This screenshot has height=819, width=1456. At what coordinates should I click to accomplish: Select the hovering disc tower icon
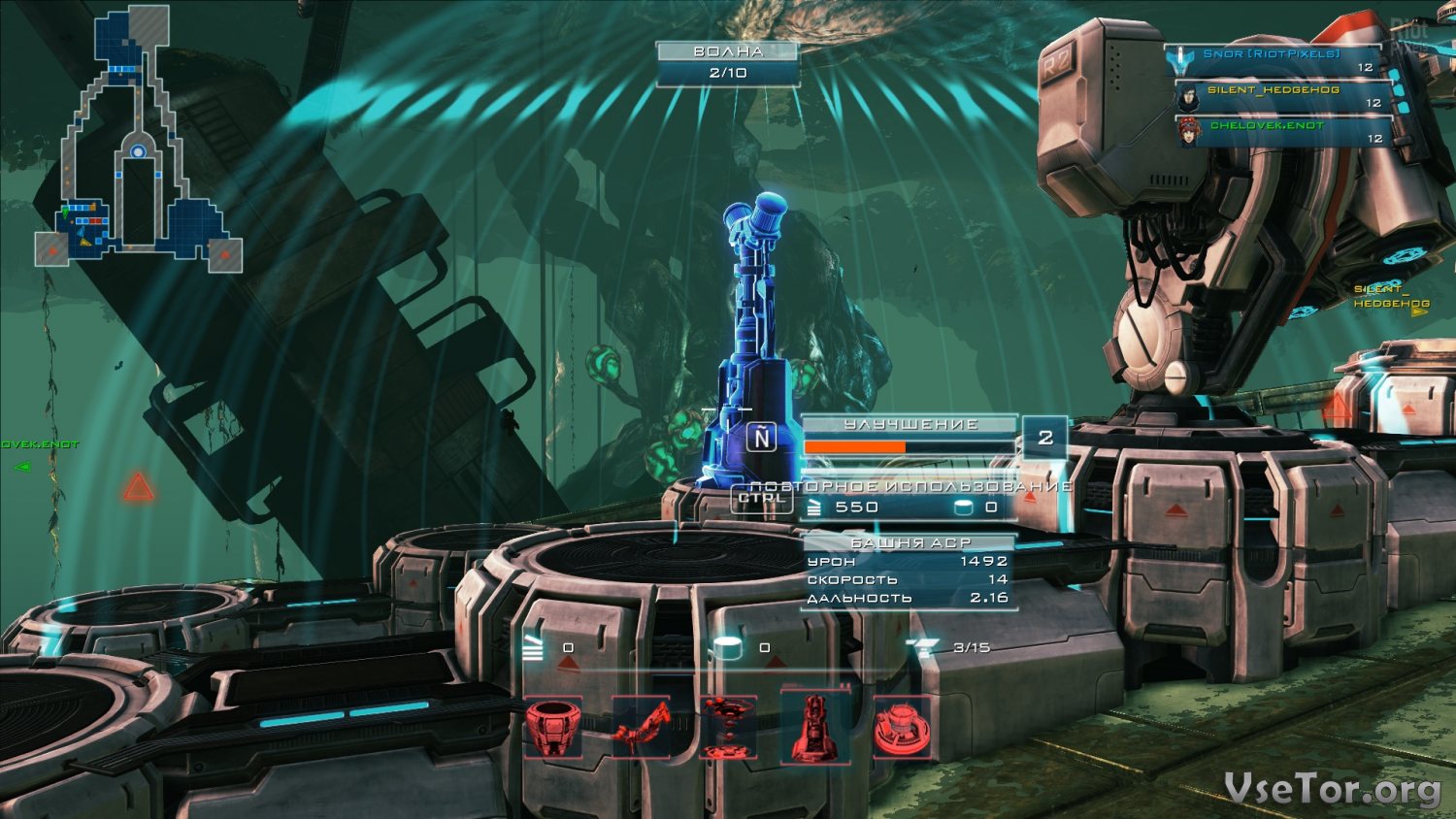click(x=728, y=728)
